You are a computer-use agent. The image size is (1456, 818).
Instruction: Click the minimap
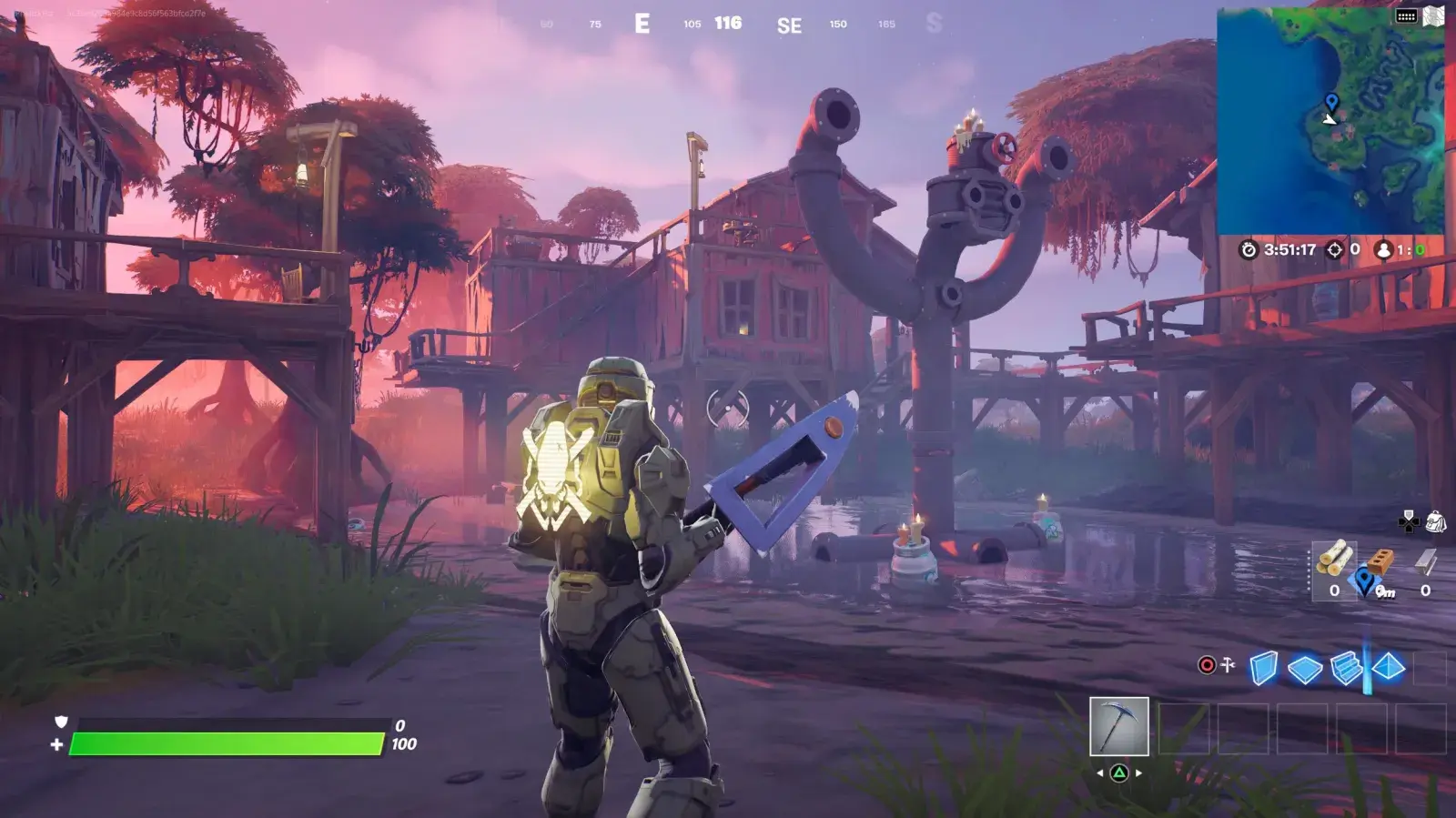[x=1330, y=120]
